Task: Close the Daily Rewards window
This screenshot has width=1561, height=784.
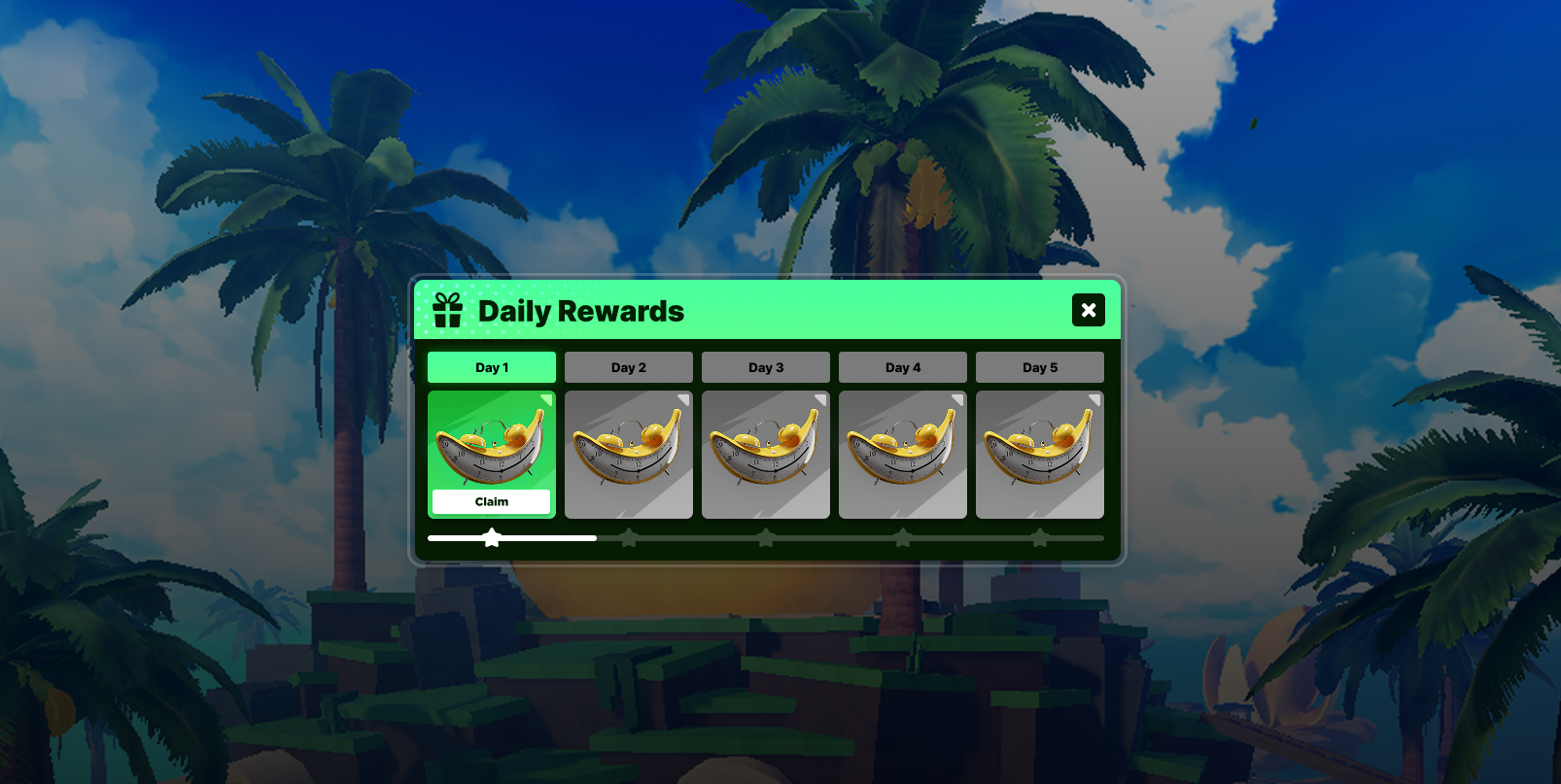Action: [1088, 310]
